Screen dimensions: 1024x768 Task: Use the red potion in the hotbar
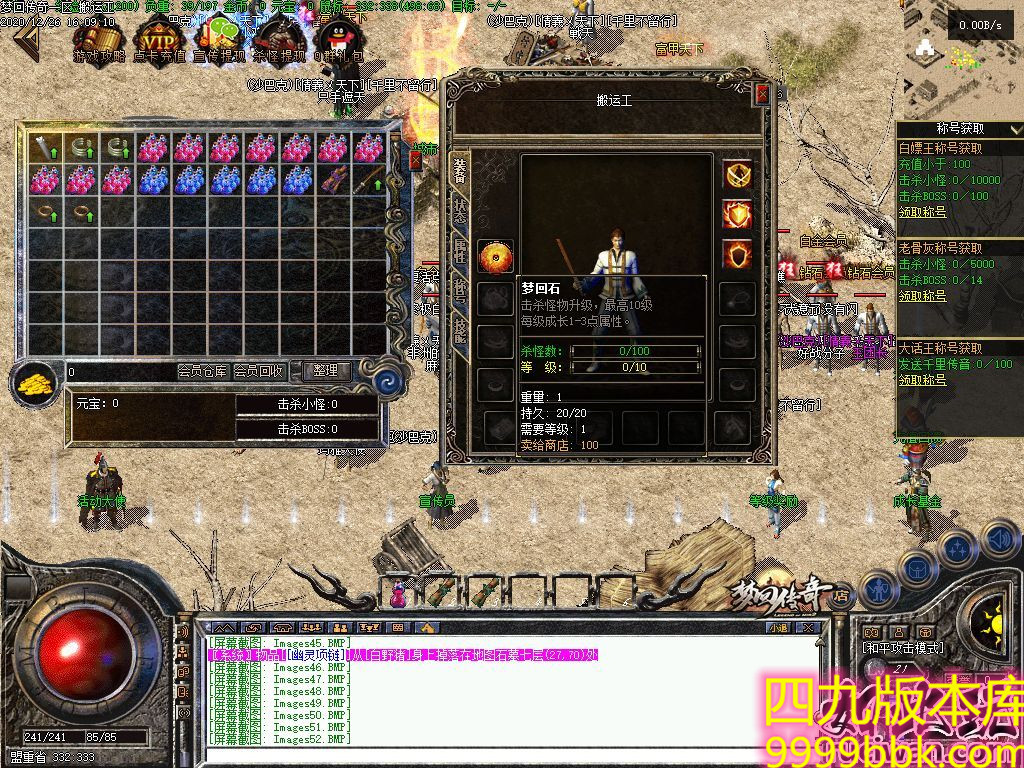pyautogui.click(x=398, y=595)
